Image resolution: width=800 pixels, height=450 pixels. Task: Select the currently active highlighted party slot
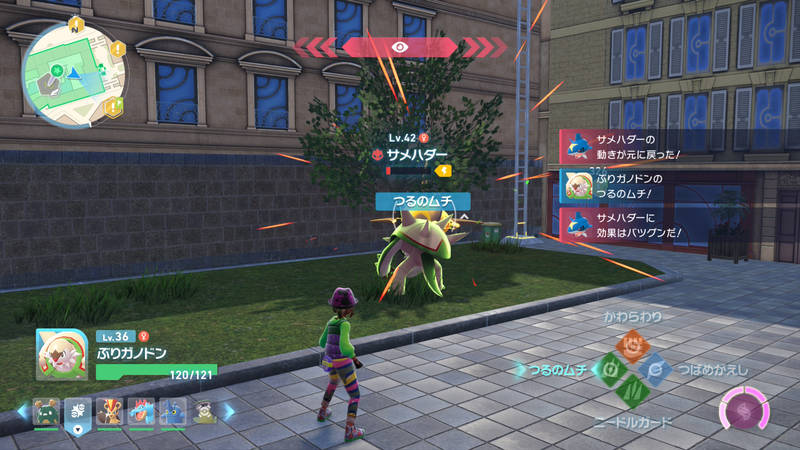click(78, 411)
